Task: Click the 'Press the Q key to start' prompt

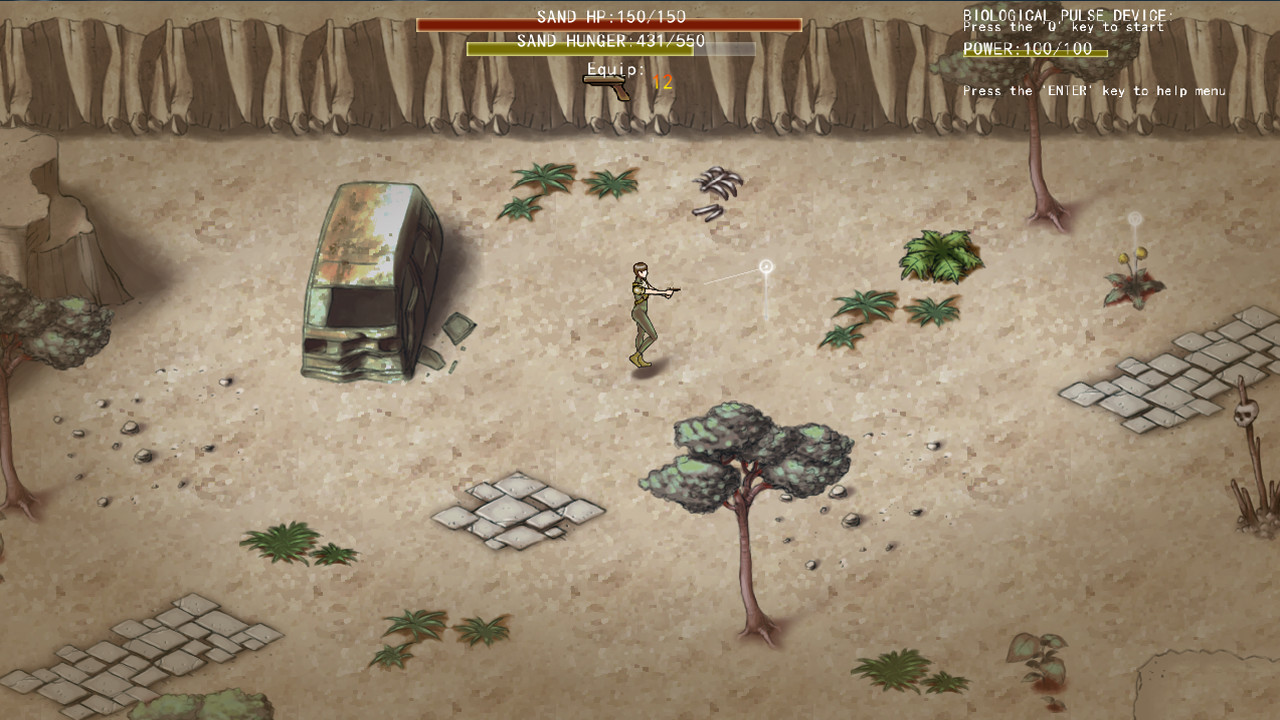Action: click(x=1063, y=27)
